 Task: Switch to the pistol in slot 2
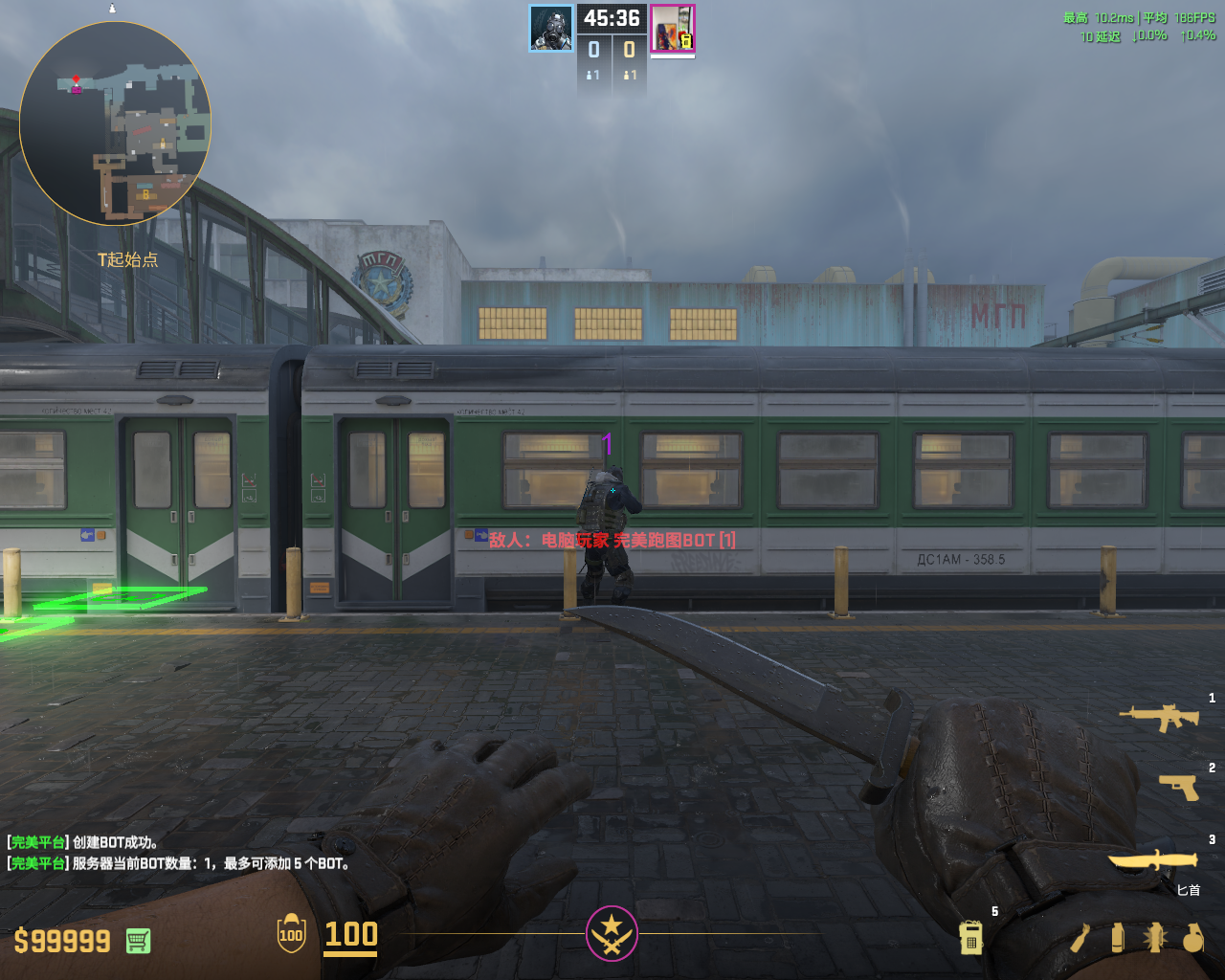pyautogui.click(x=1178, y=787)
